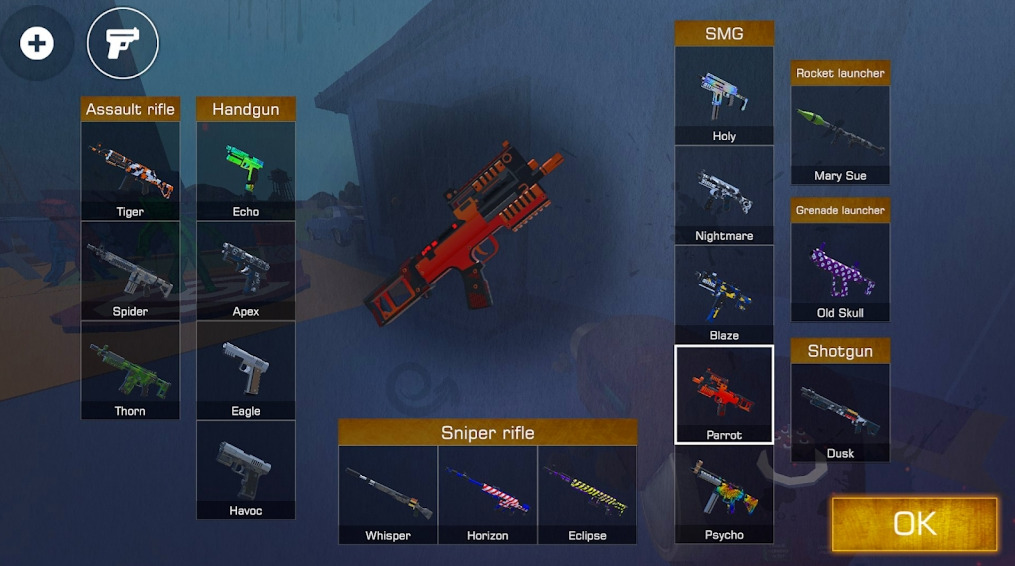The image size is (1015, 566).
Task: Select the Horizon sniper rifle
Action: [x=488, y=494]
